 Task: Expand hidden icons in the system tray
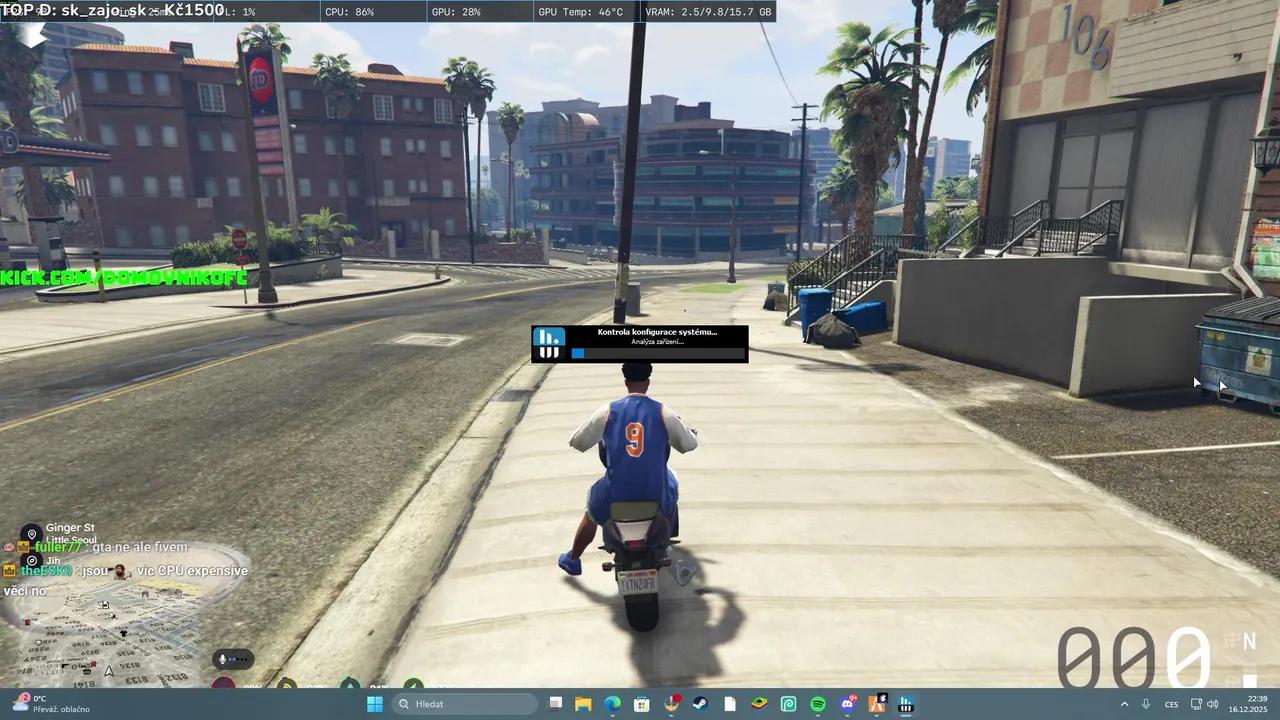(x=1124, y=704)
